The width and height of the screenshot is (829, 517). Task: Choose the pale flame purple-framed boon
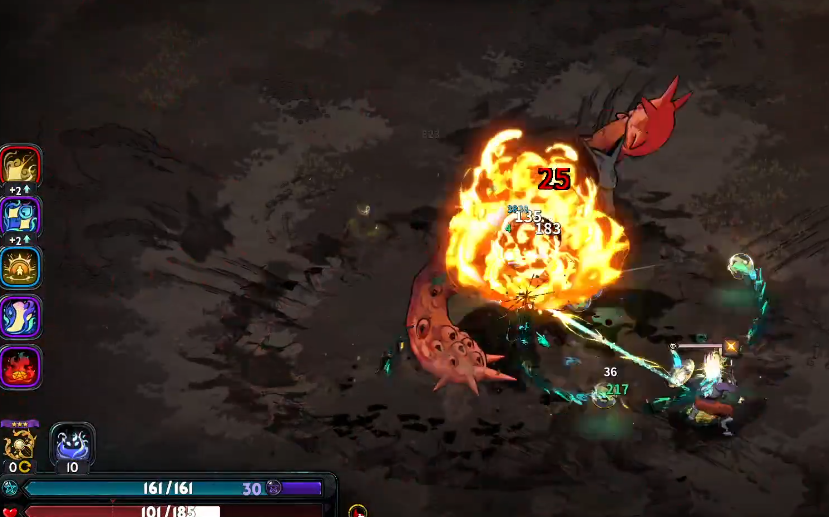tap(20, 317)
